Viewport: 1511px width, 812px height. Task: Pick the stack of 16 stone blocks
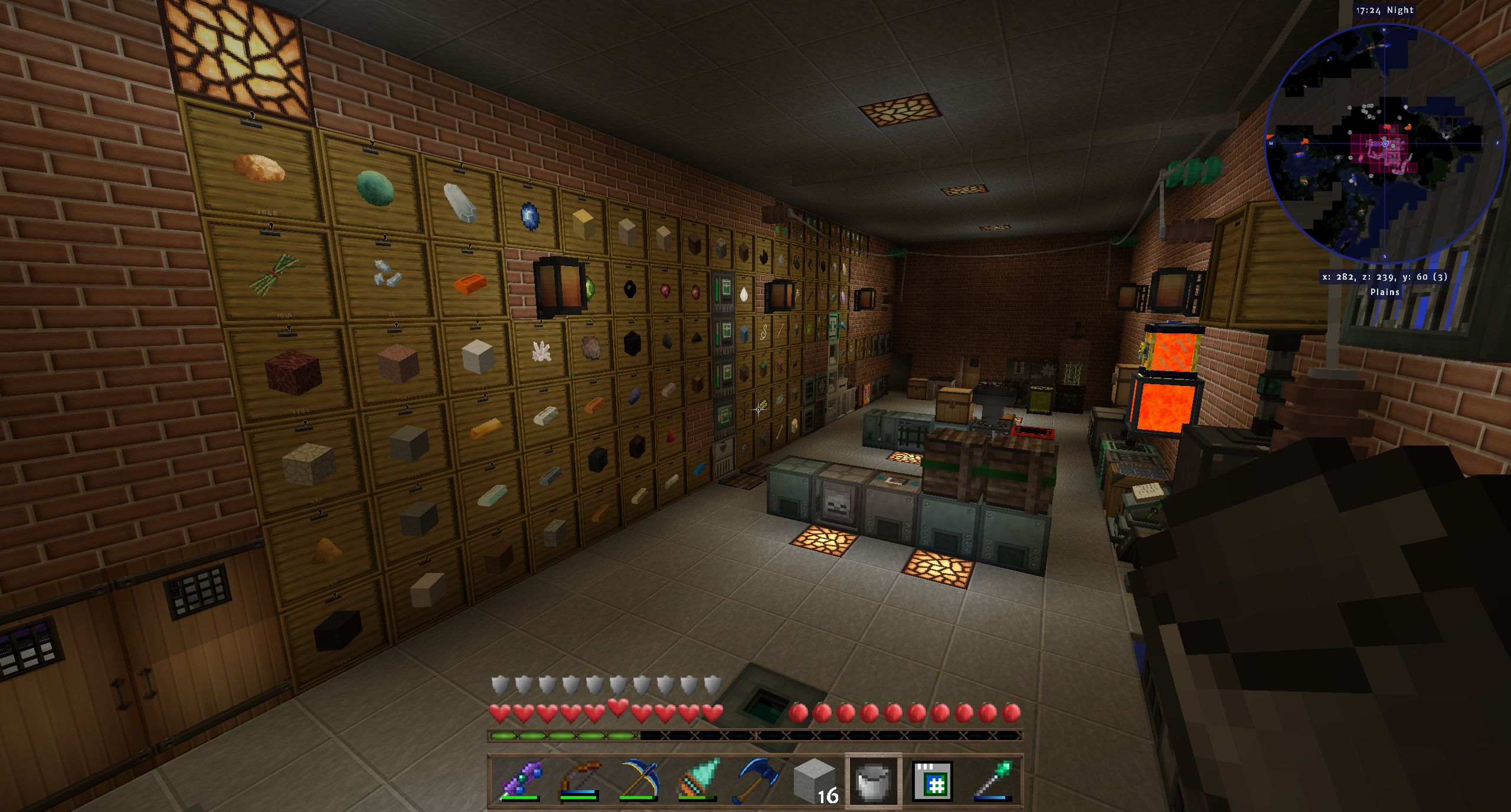815,780
